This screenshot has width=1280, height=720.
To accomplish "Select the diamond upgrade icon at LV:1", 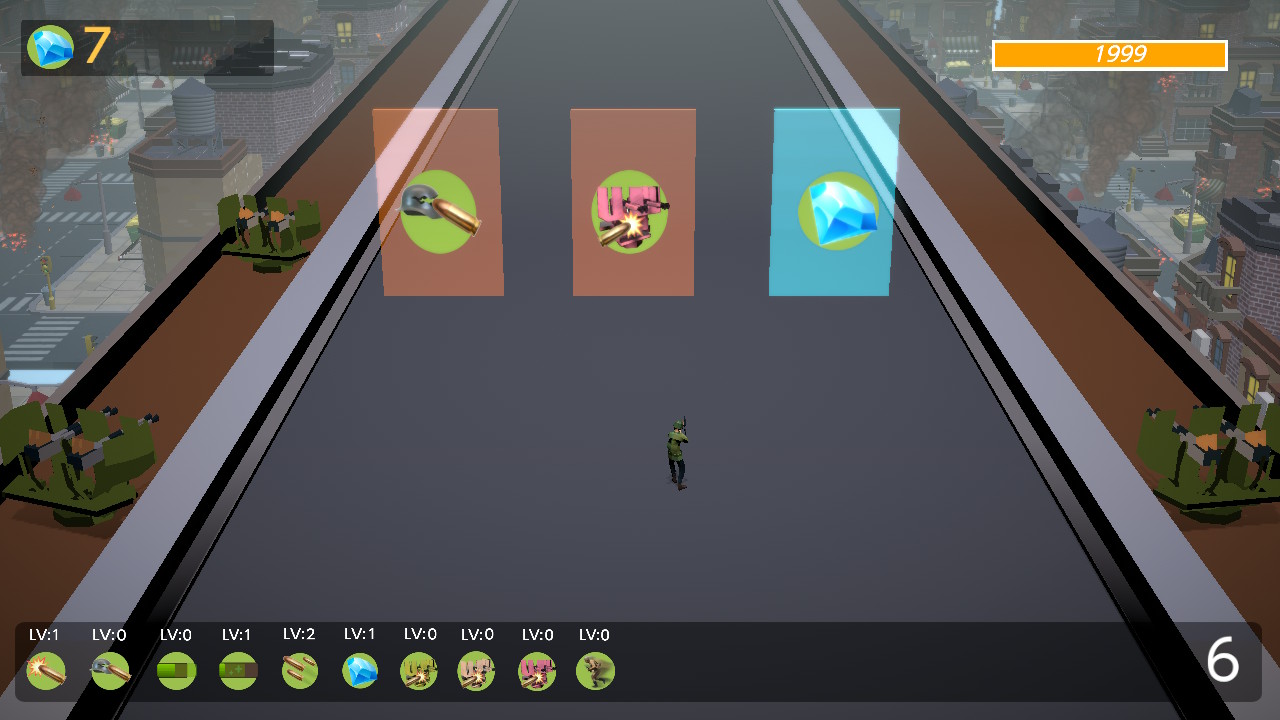I will pos(359,670).
